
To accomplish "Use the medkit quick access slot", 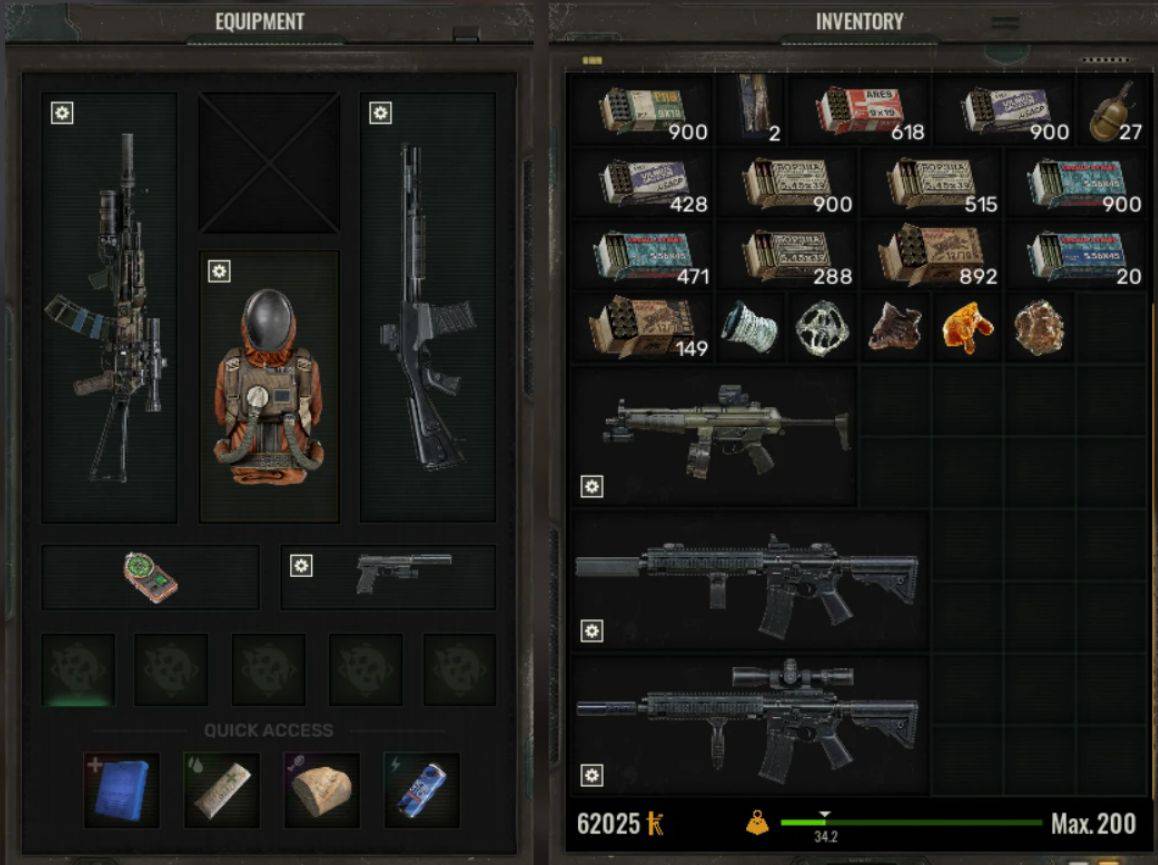I will coord(222,790).
